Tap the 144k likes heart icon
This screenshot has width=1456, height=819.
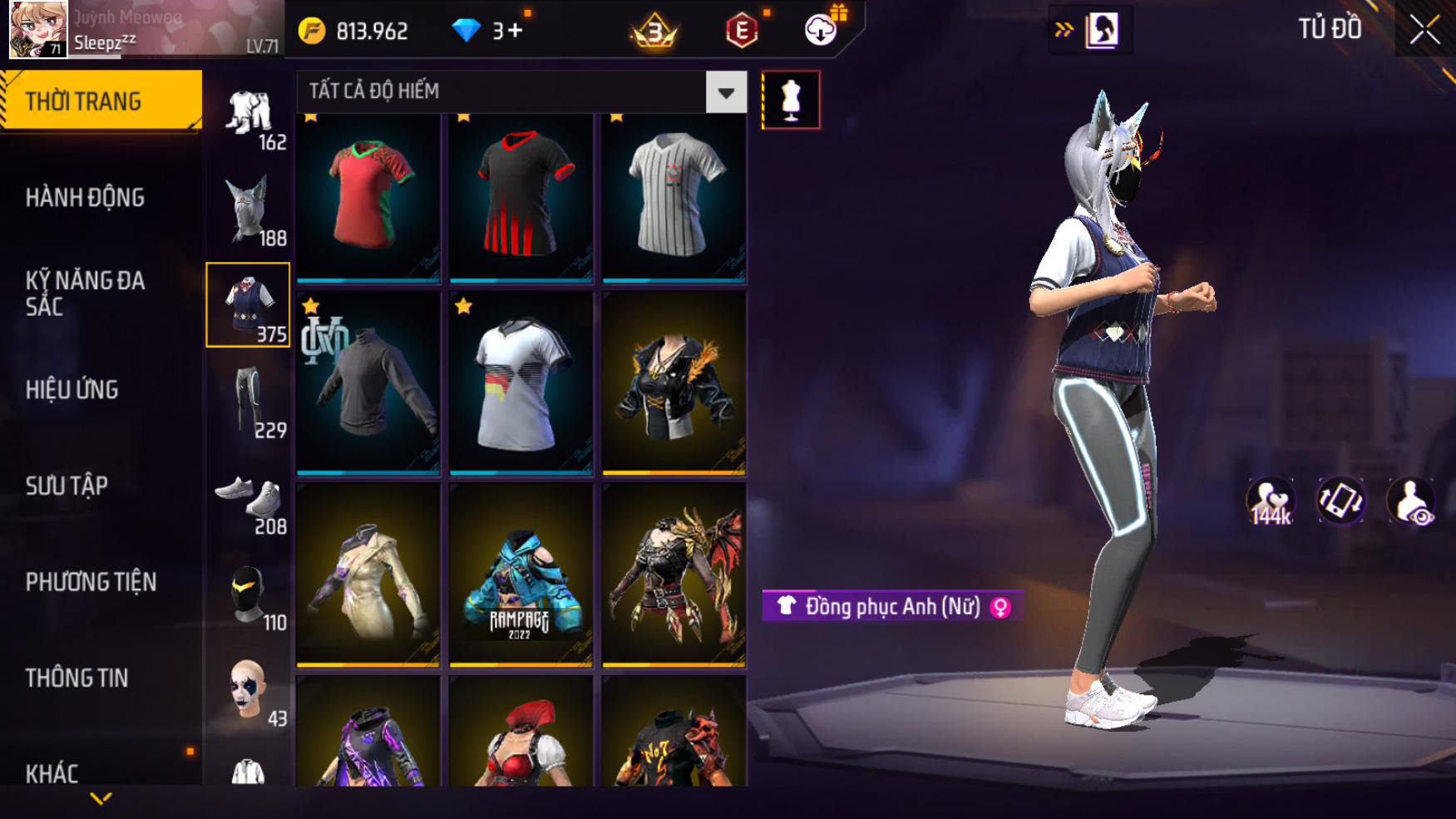click(1270, 501)
